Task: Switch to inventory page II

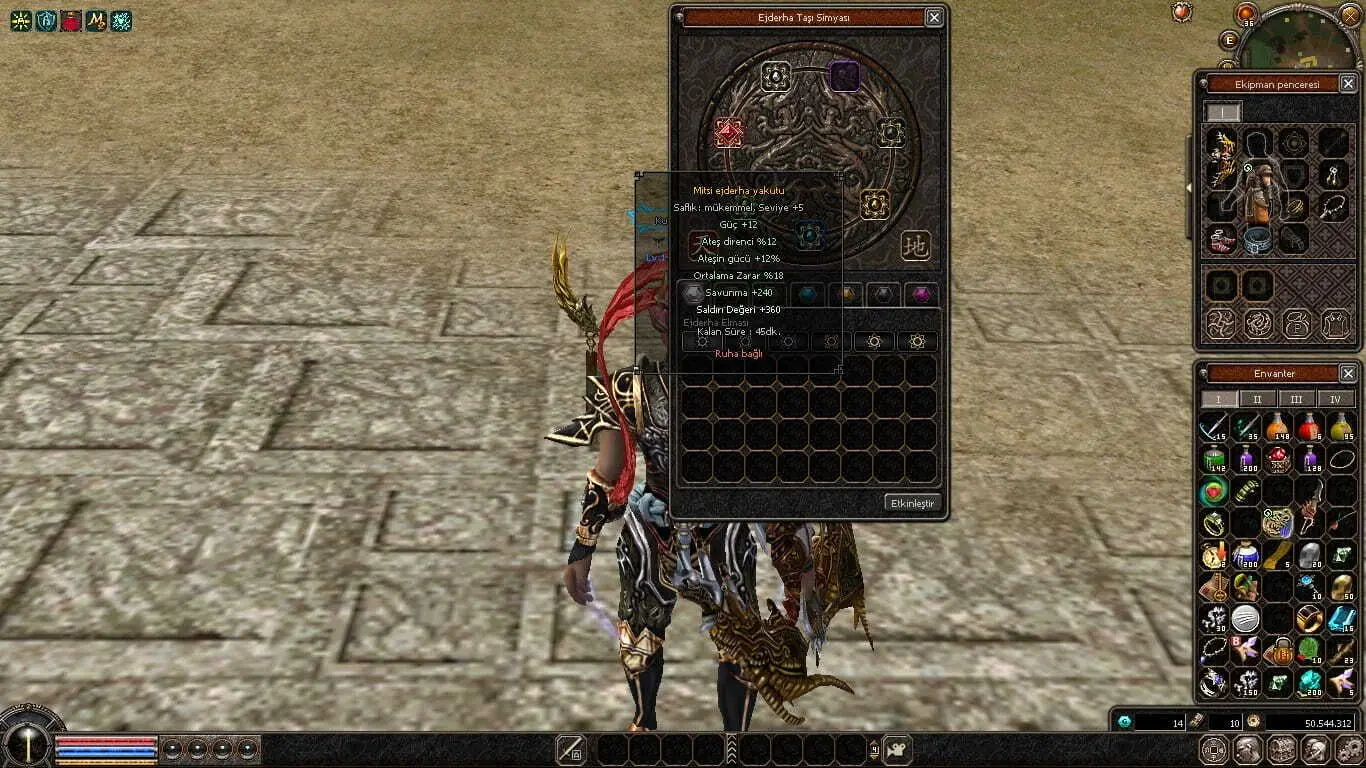Action: tap(1257, 399)
